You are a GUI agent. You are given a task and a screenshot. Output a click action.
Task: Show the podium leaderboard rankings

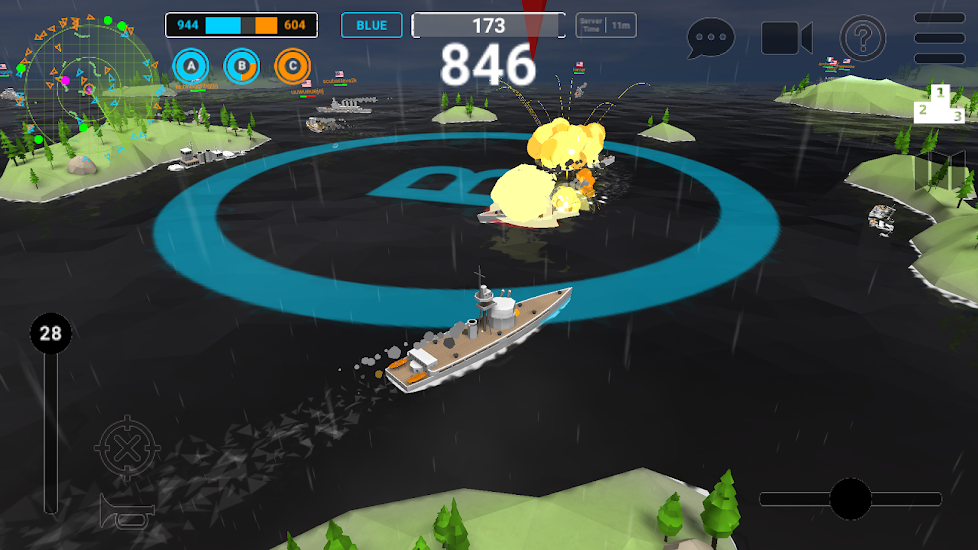click(939, 103)
